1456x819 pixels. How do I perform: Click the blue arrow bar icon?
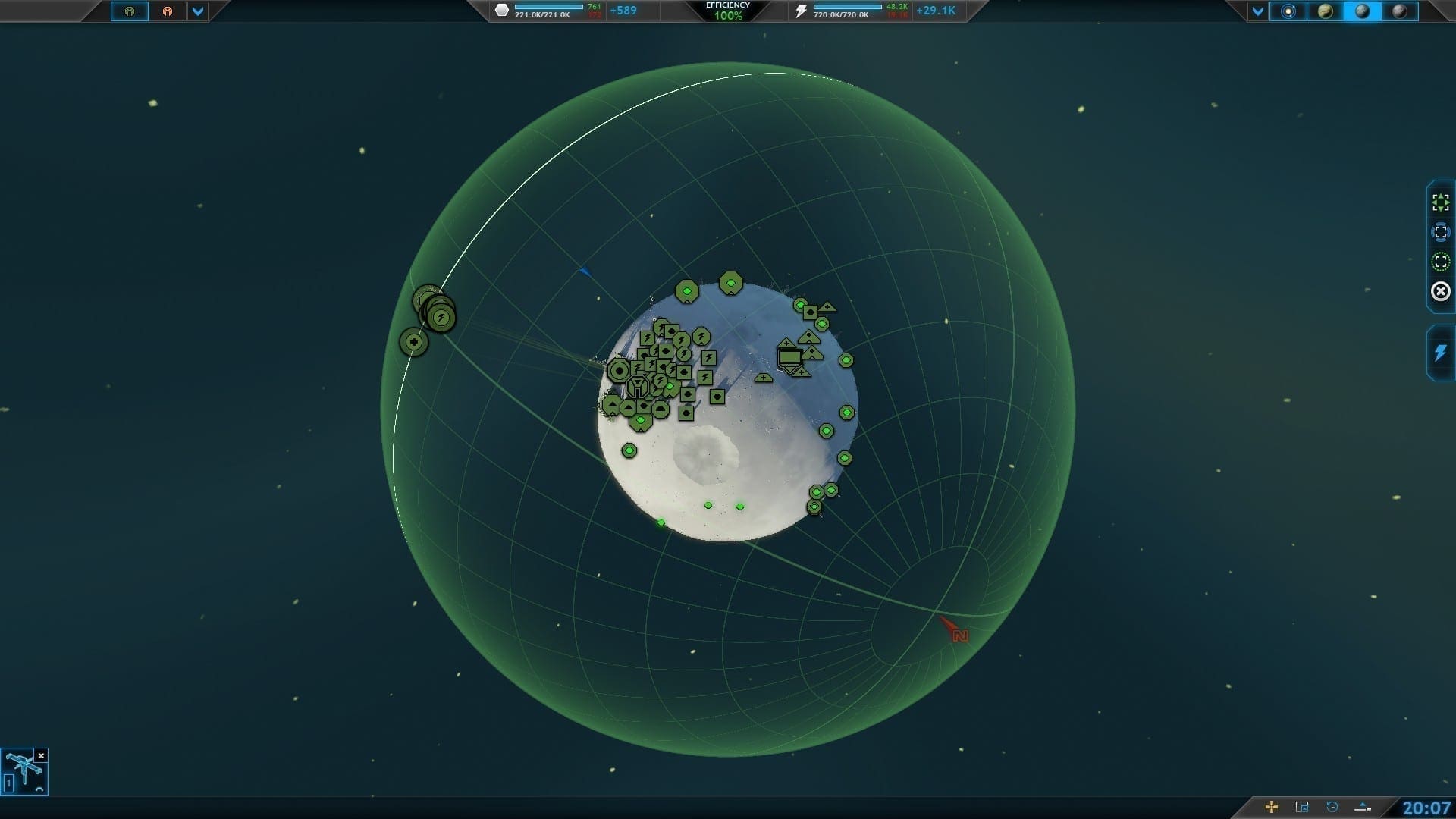click(x=1363, y=807)
